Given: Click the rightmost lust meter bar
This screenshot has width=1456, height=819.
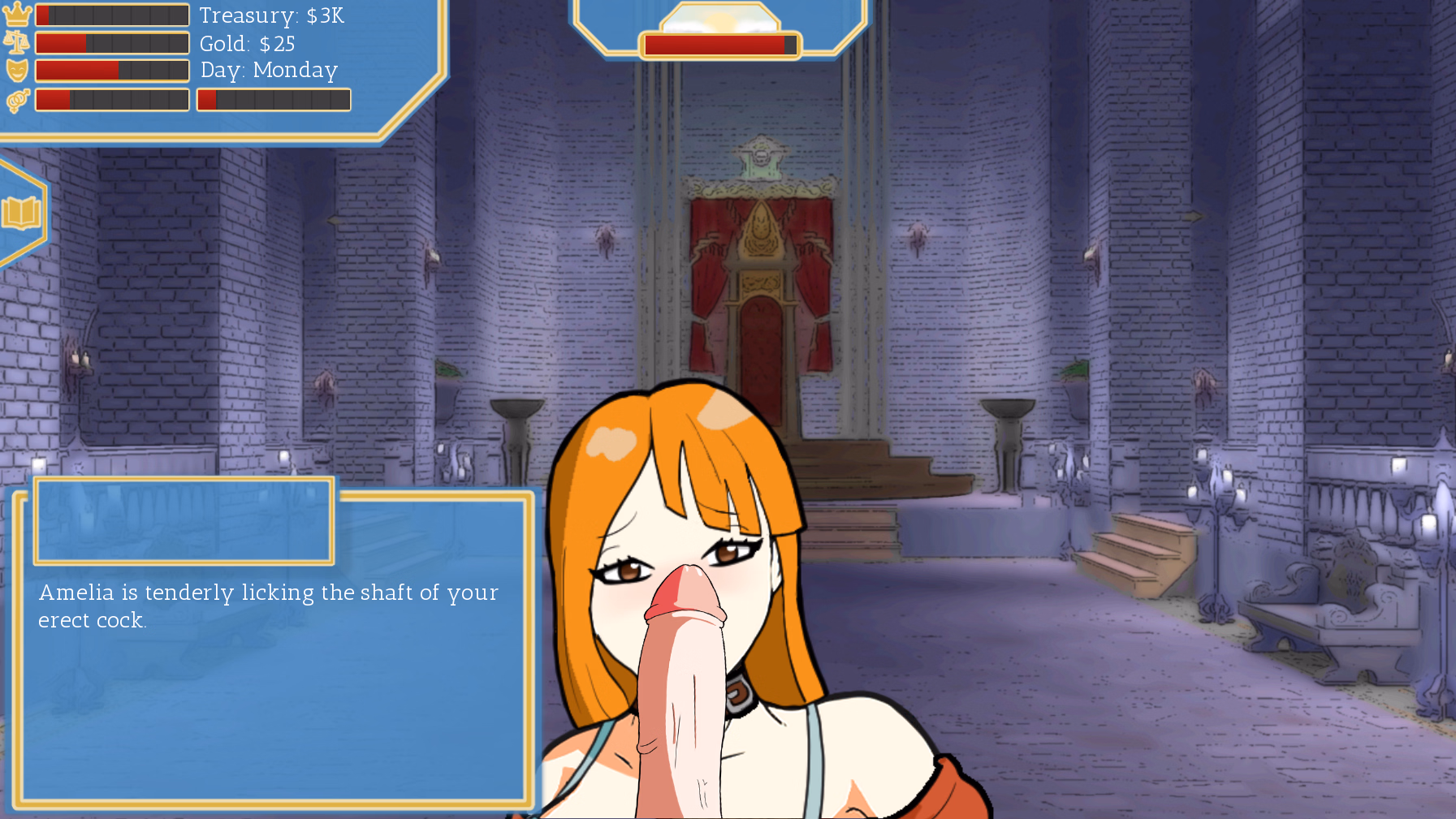Looking at the screenshot, I should (273, 99).
